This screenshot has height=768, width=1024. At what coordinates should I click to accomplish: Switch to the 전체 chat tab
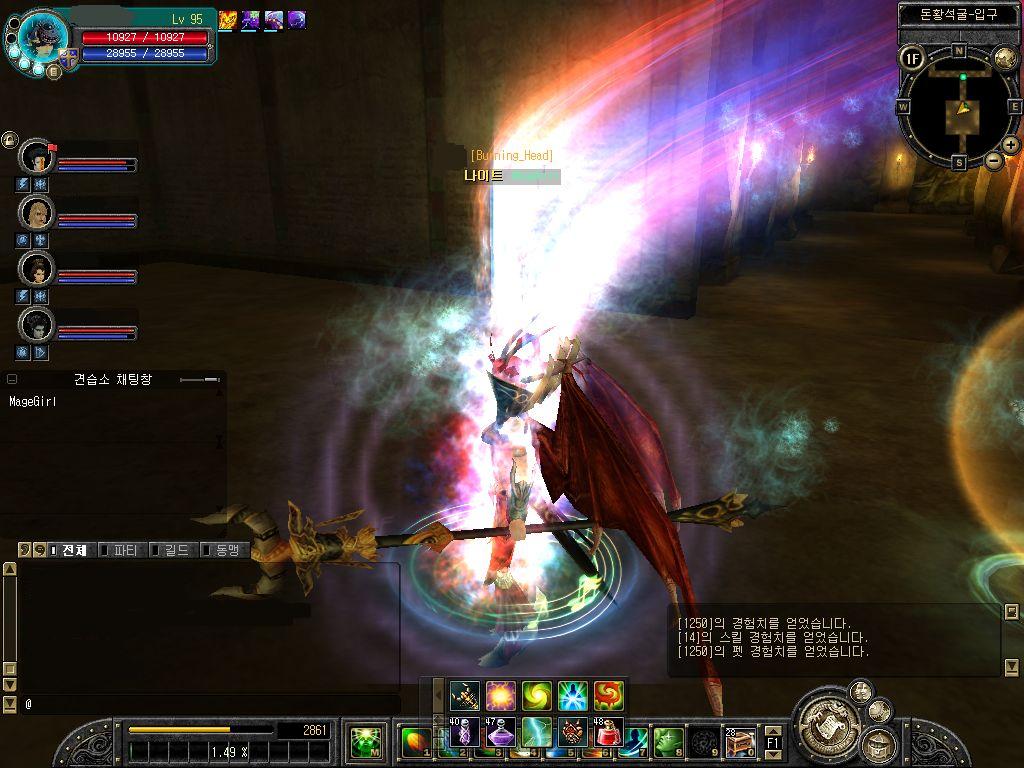tap(70, 550)
